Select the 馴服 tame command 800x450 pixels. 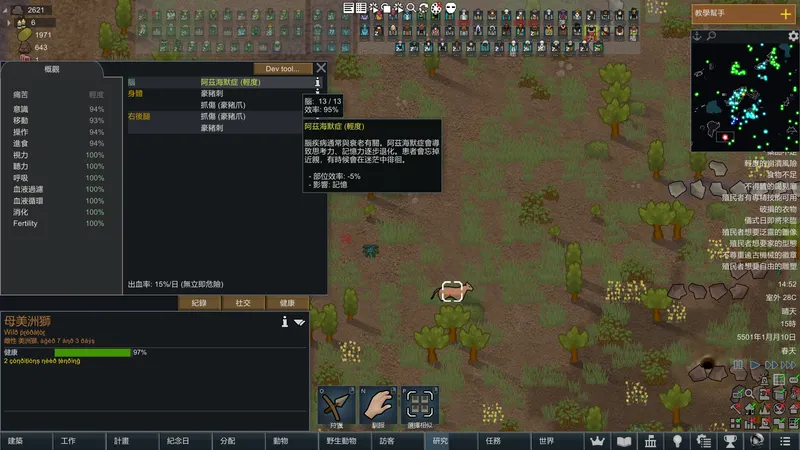[378, 405]
